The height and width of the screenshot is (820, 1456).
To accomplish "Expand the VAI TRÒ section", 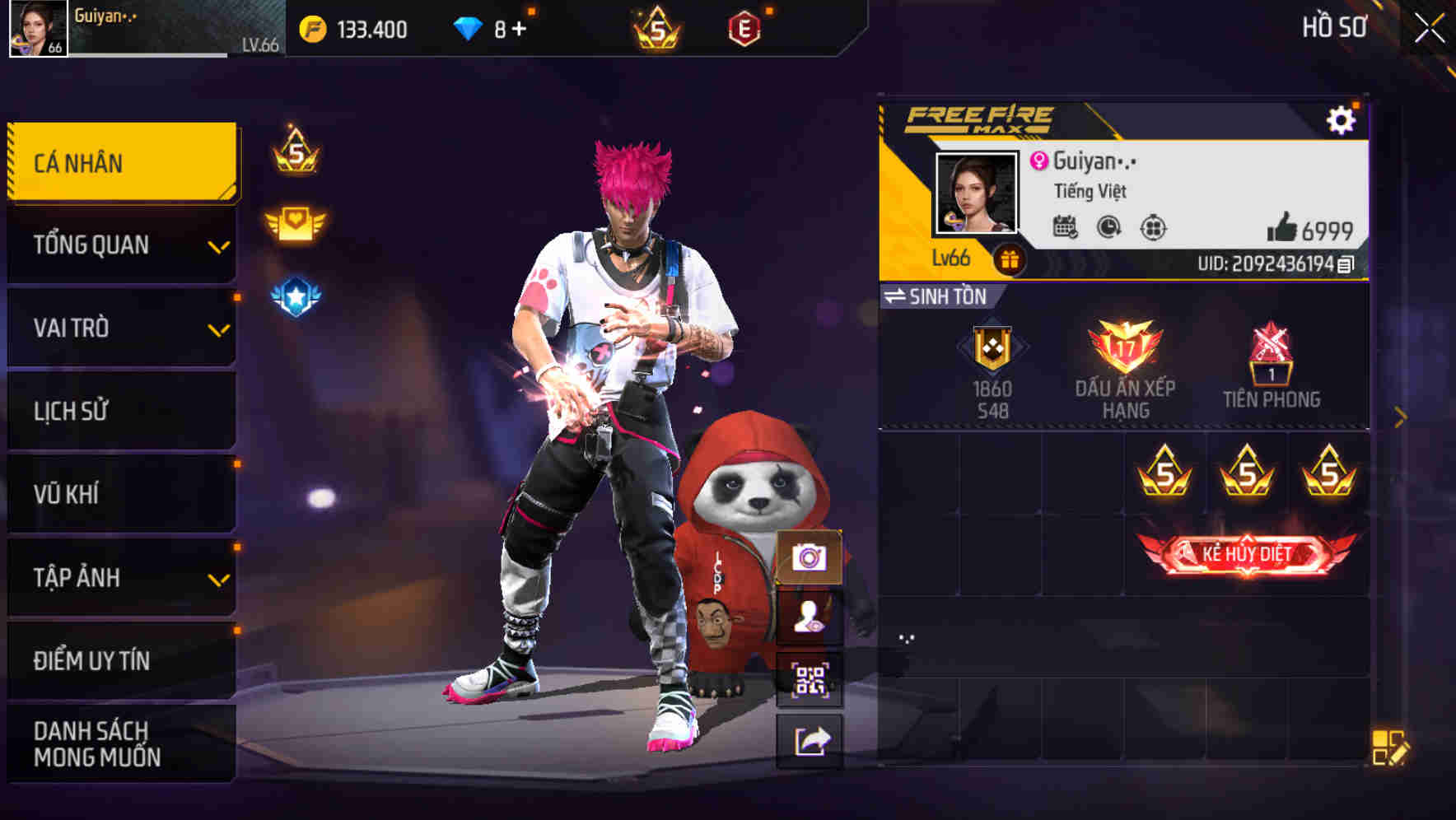I will [x=120, y=328].
